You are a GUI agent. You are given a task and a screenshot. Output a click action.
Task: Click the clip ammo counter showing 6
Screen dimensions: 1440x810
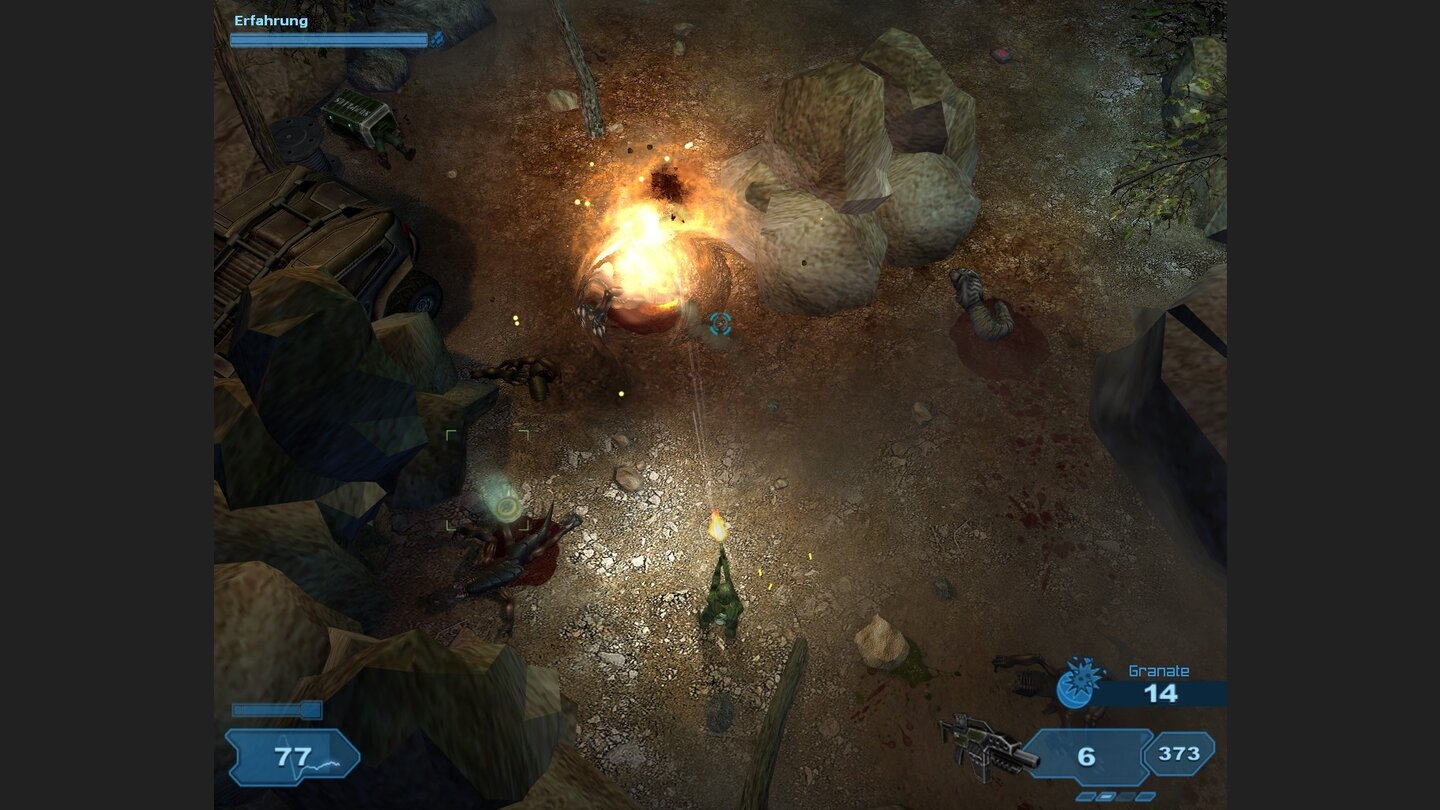(1087, 757)
